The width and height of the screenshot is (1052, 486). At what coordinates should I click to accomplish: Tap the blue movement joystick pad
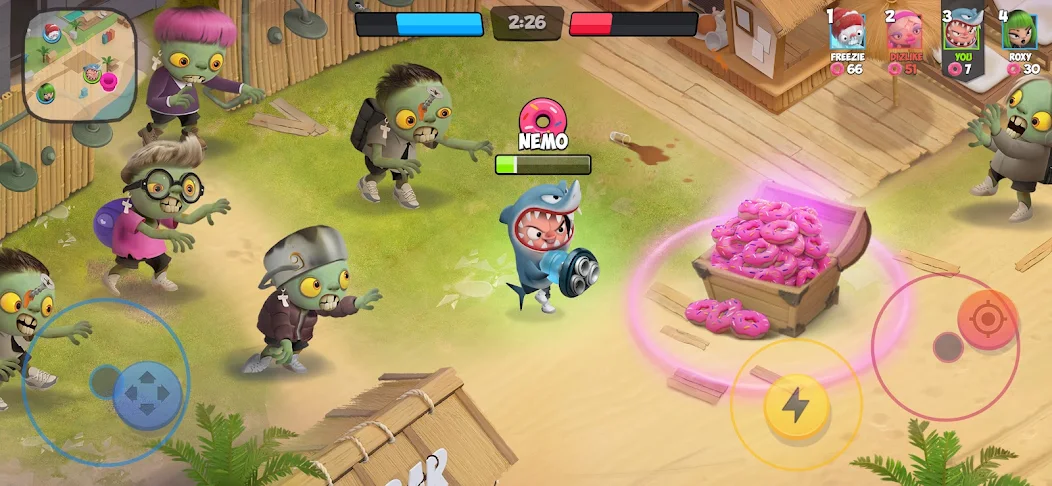pos(147,393)
